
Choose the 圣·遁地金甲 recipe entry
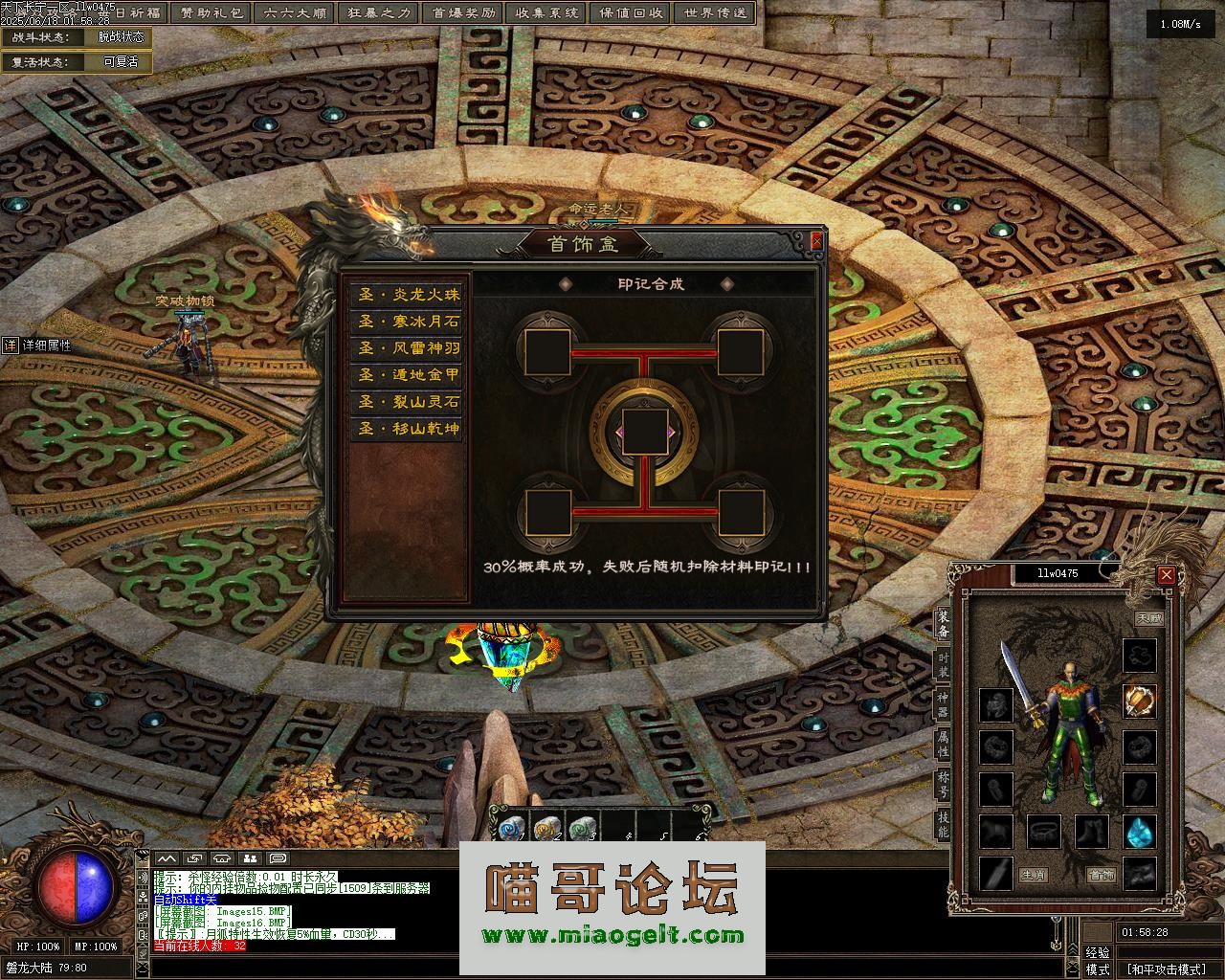[409, 375]
